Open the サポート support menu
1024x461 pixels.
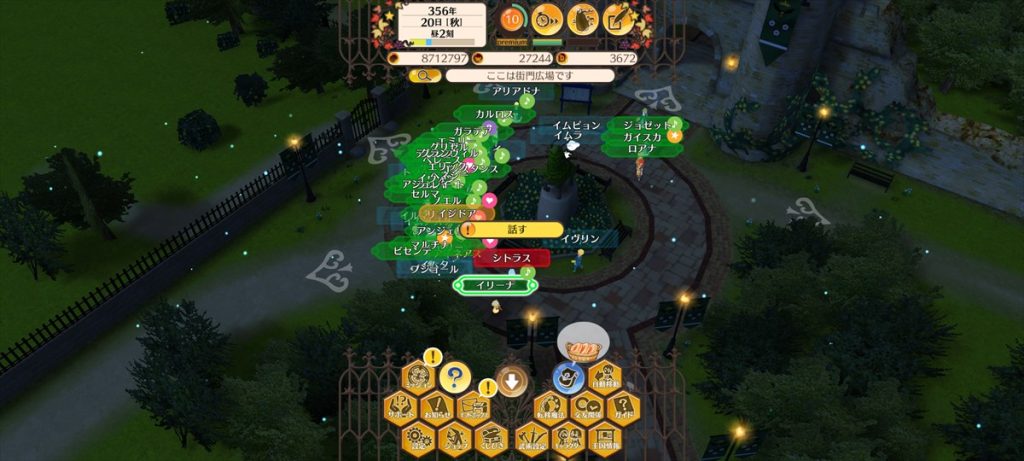point(401,408)
